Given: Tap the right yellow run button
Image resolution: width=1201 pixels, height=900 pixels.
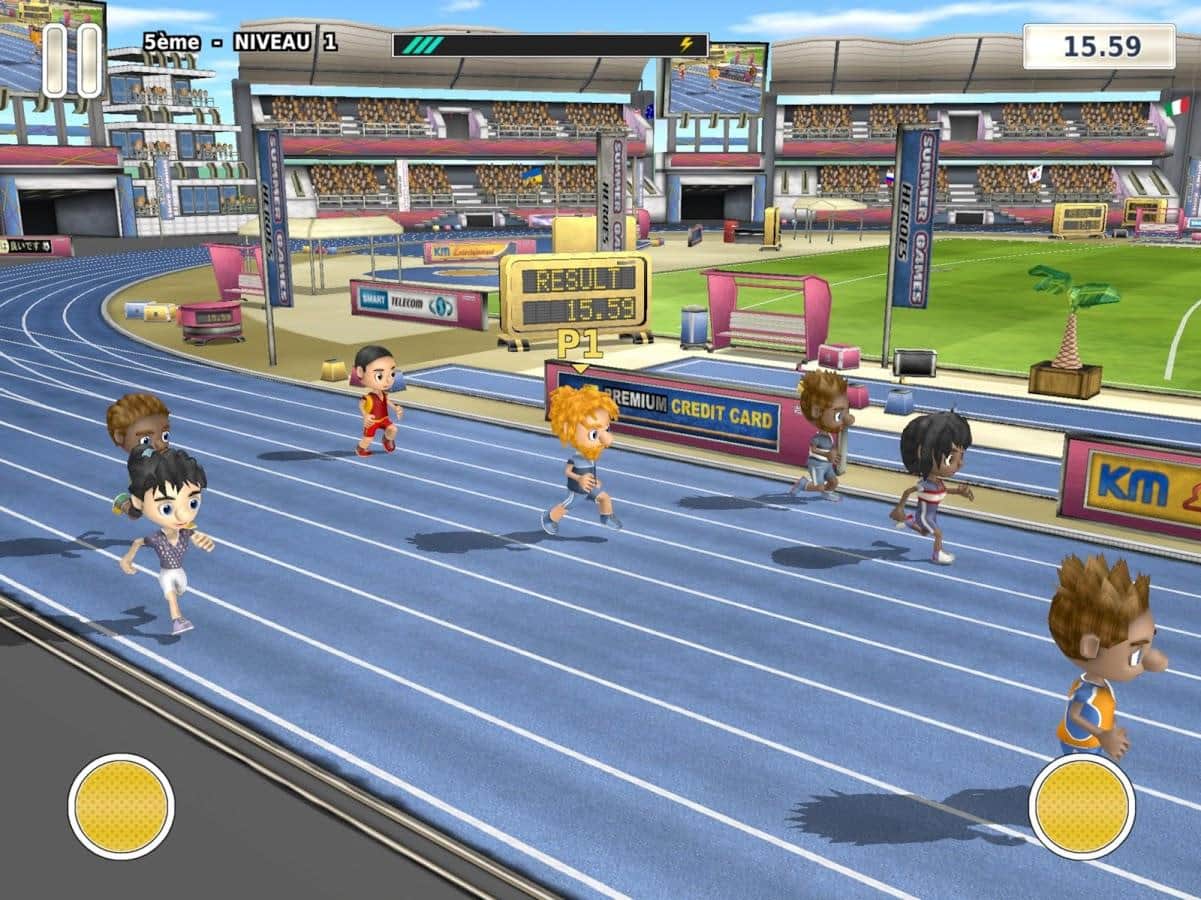Looking at the screenshot, I should (x=1081, y=806).
